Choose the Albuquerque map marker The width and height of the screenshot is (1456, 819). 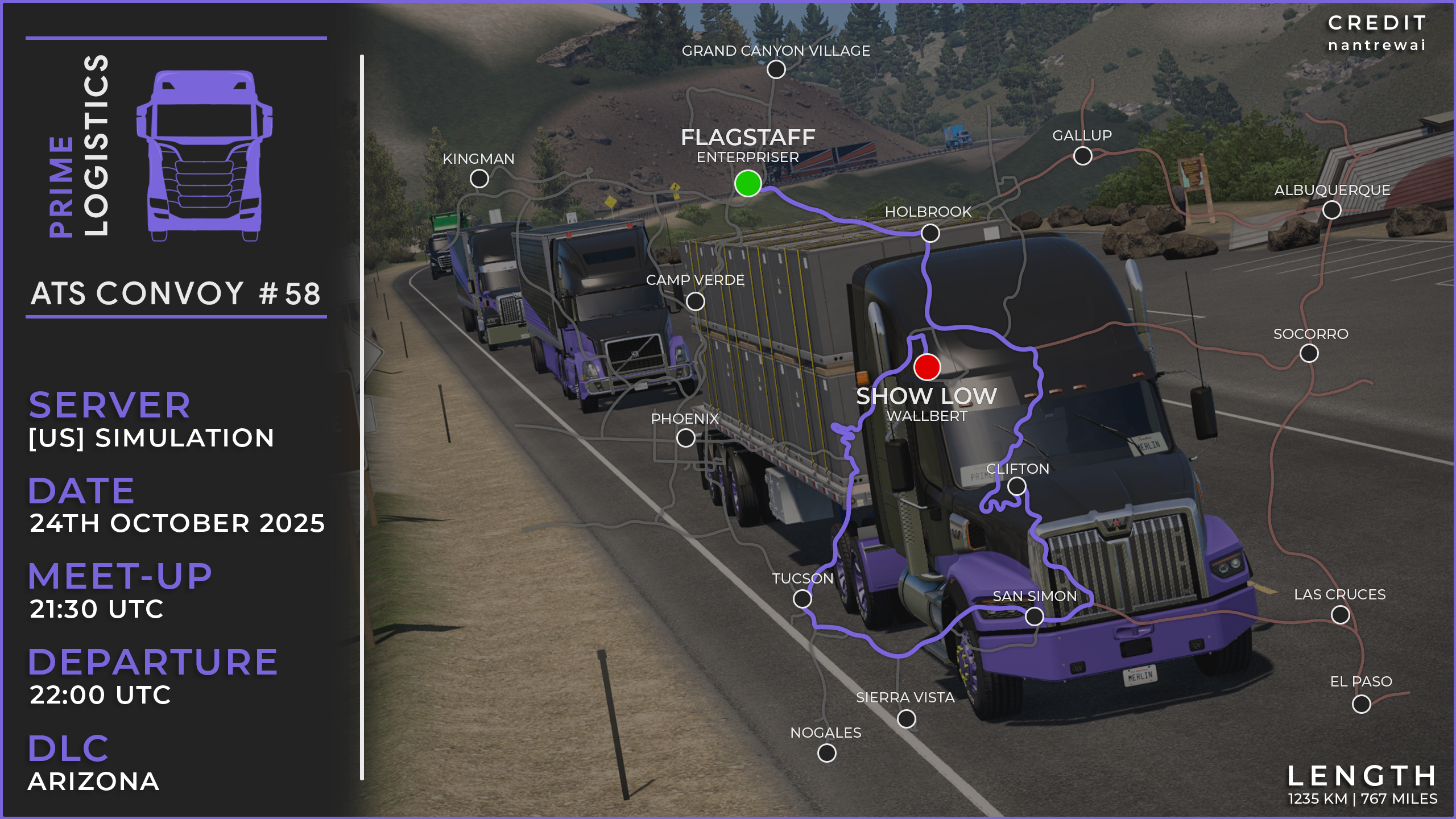[x=1331, y=210]
